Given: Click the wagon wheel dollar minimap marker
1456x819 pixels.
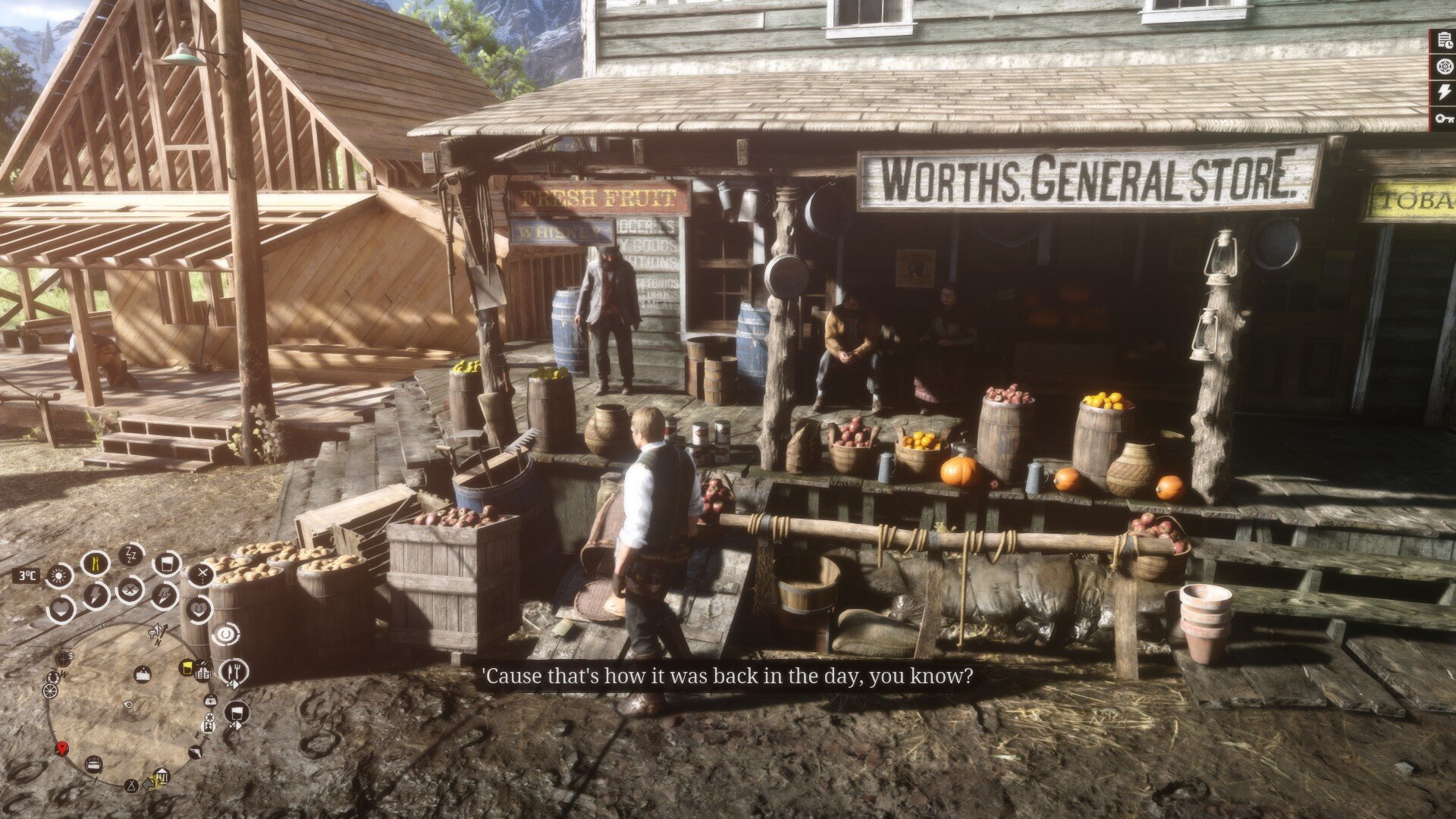Looking at the screenshot, I should (64, 657).
